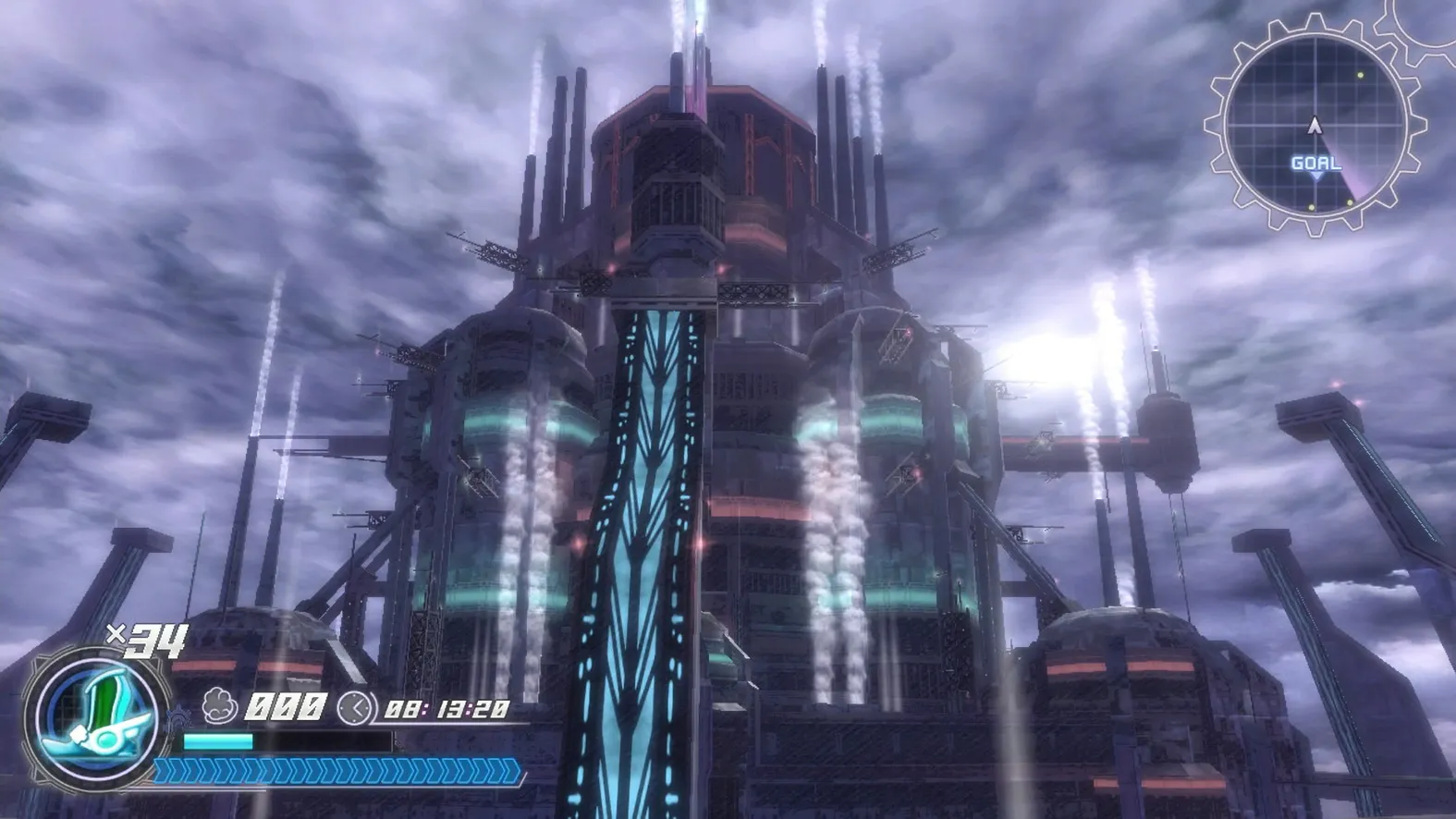Click the yellow enemy dot at the radar top
The width and height of the screenshot is (1456, 819).
pos(1359,74)
